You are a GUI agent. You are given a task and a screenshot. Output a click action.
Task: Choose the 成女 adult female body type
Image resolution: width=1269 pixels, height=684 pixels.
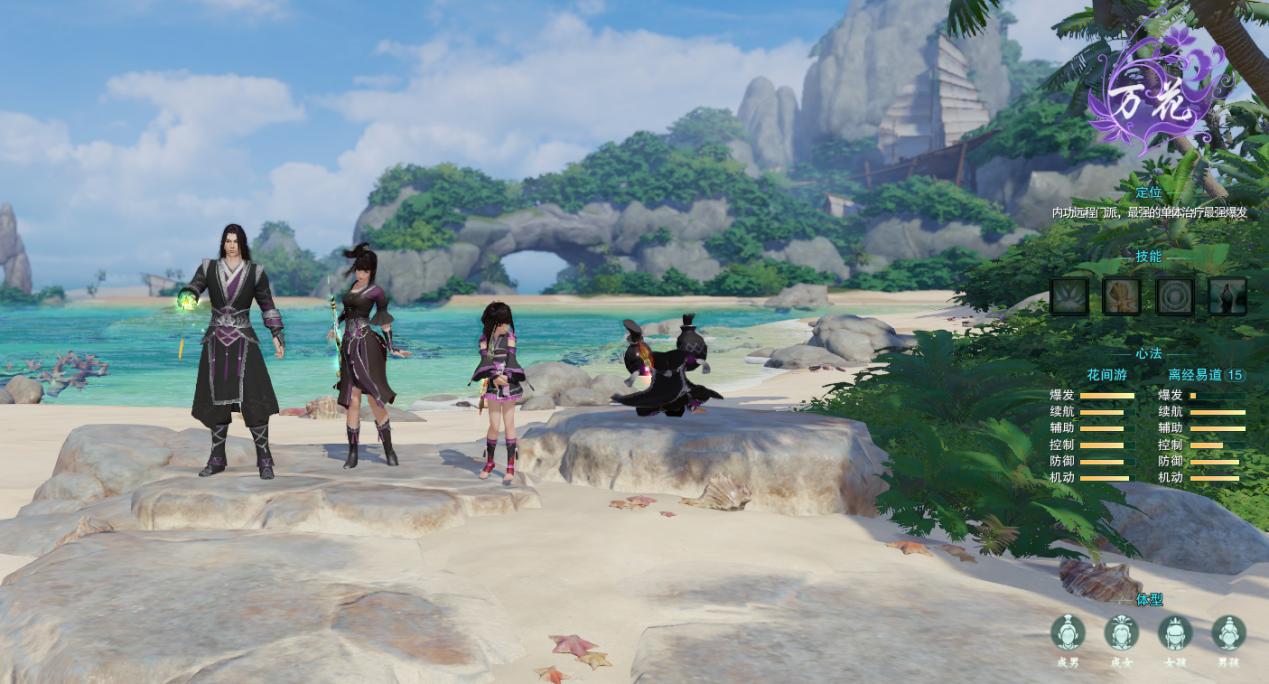coord(1121,633)
